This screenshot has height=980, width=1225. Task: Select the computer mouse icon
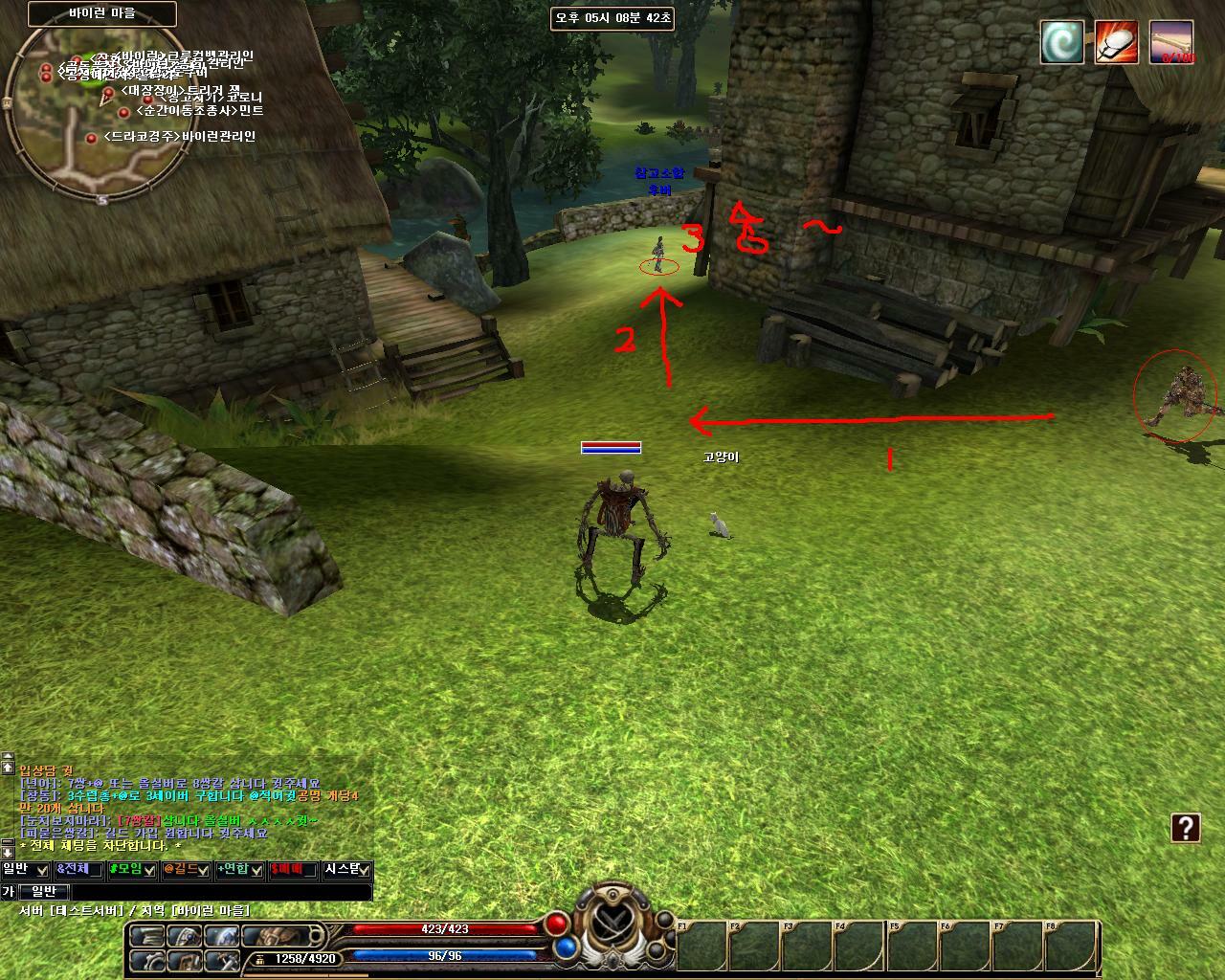(1116, 42)
